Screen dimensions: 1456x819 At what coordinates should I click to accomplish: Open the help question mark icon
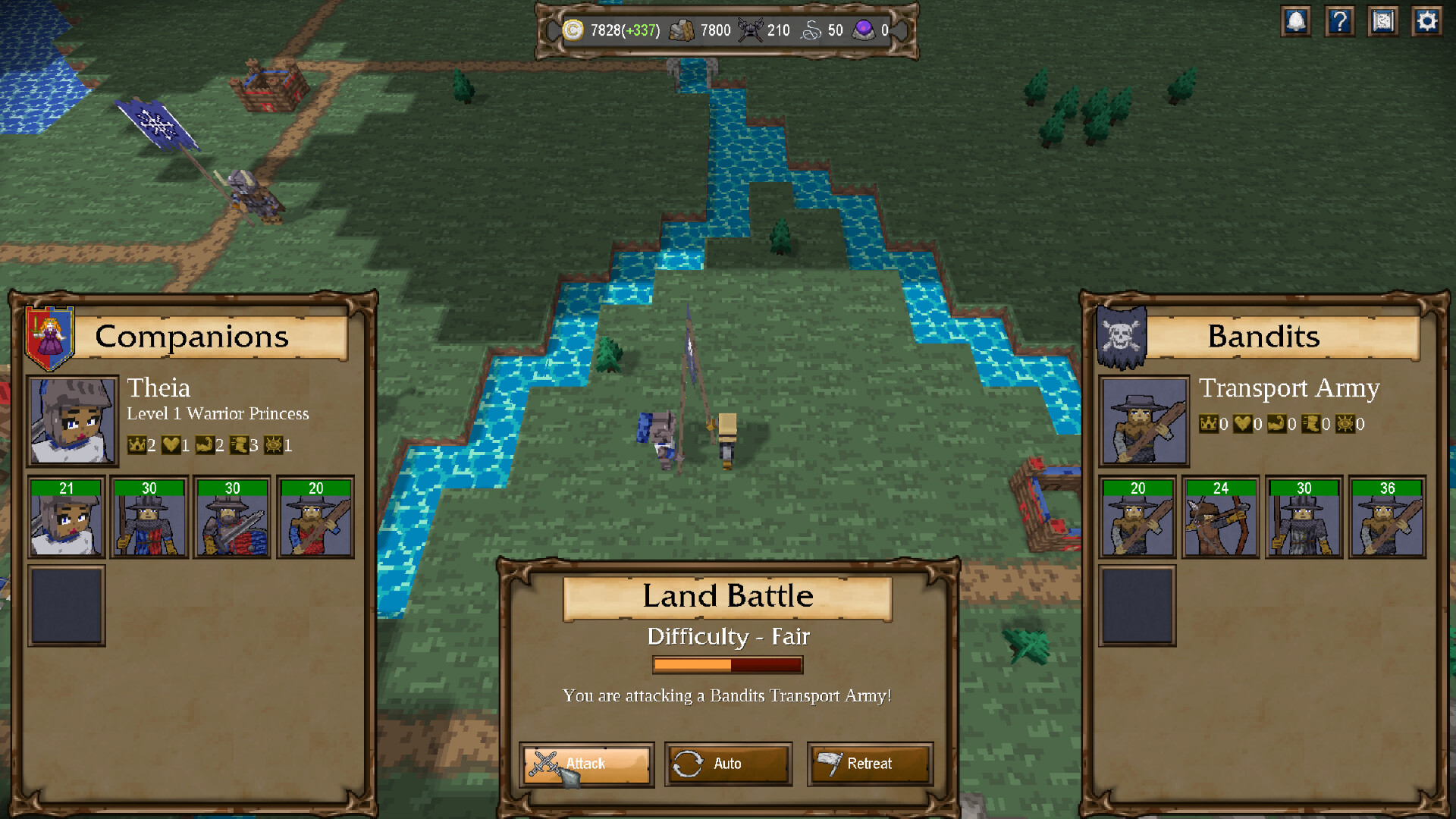tap(1339, 21)
